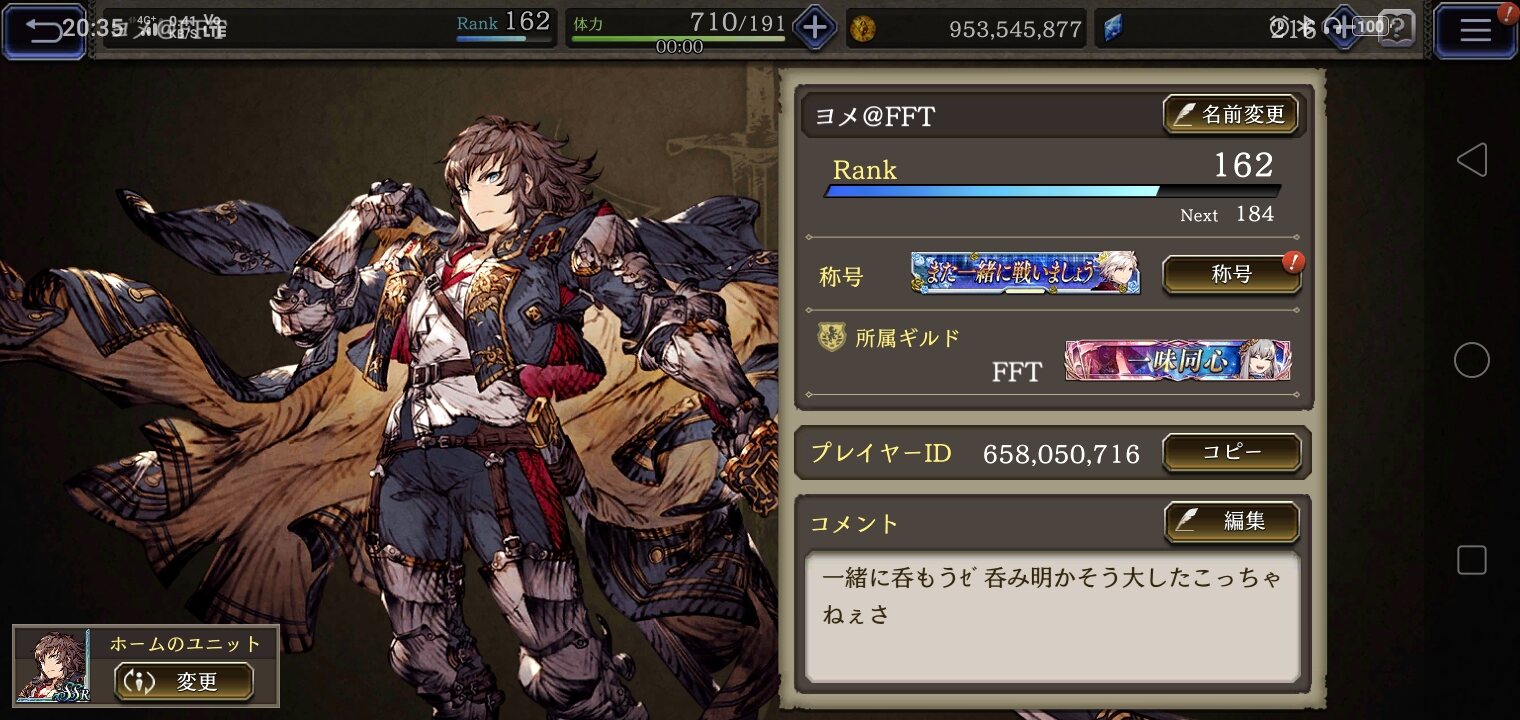Tap the Android recent apps square

1471,560
